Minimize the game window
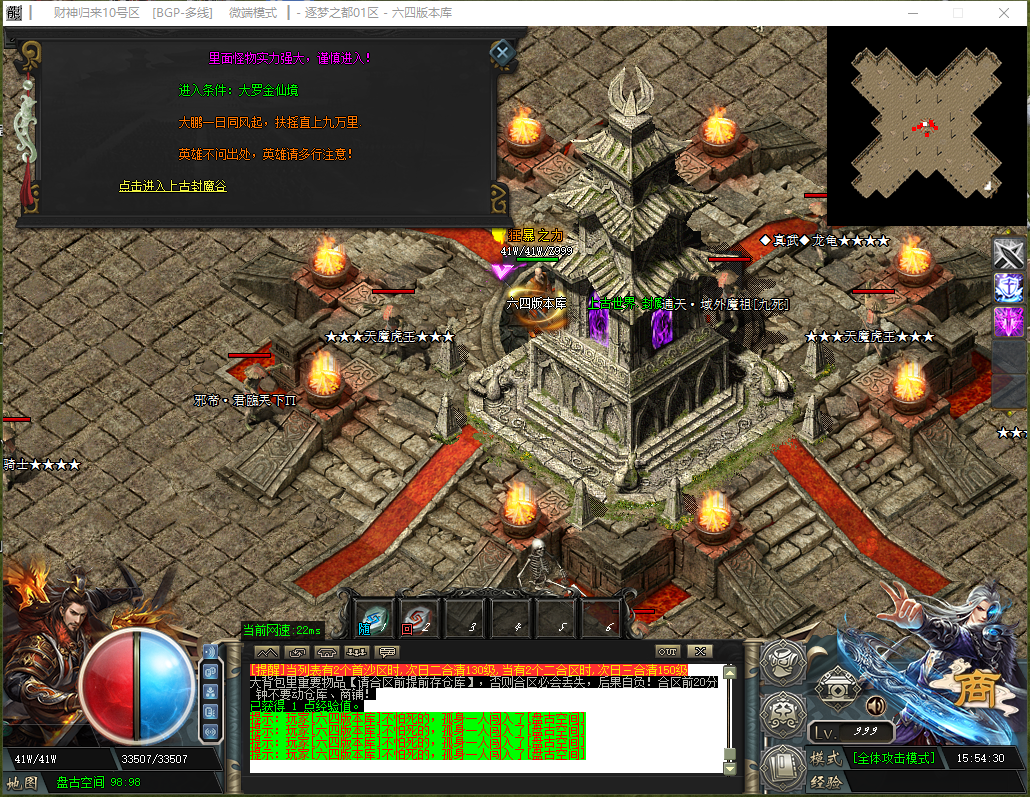Viewport: 1030px width, 797px height. (911, 13)
